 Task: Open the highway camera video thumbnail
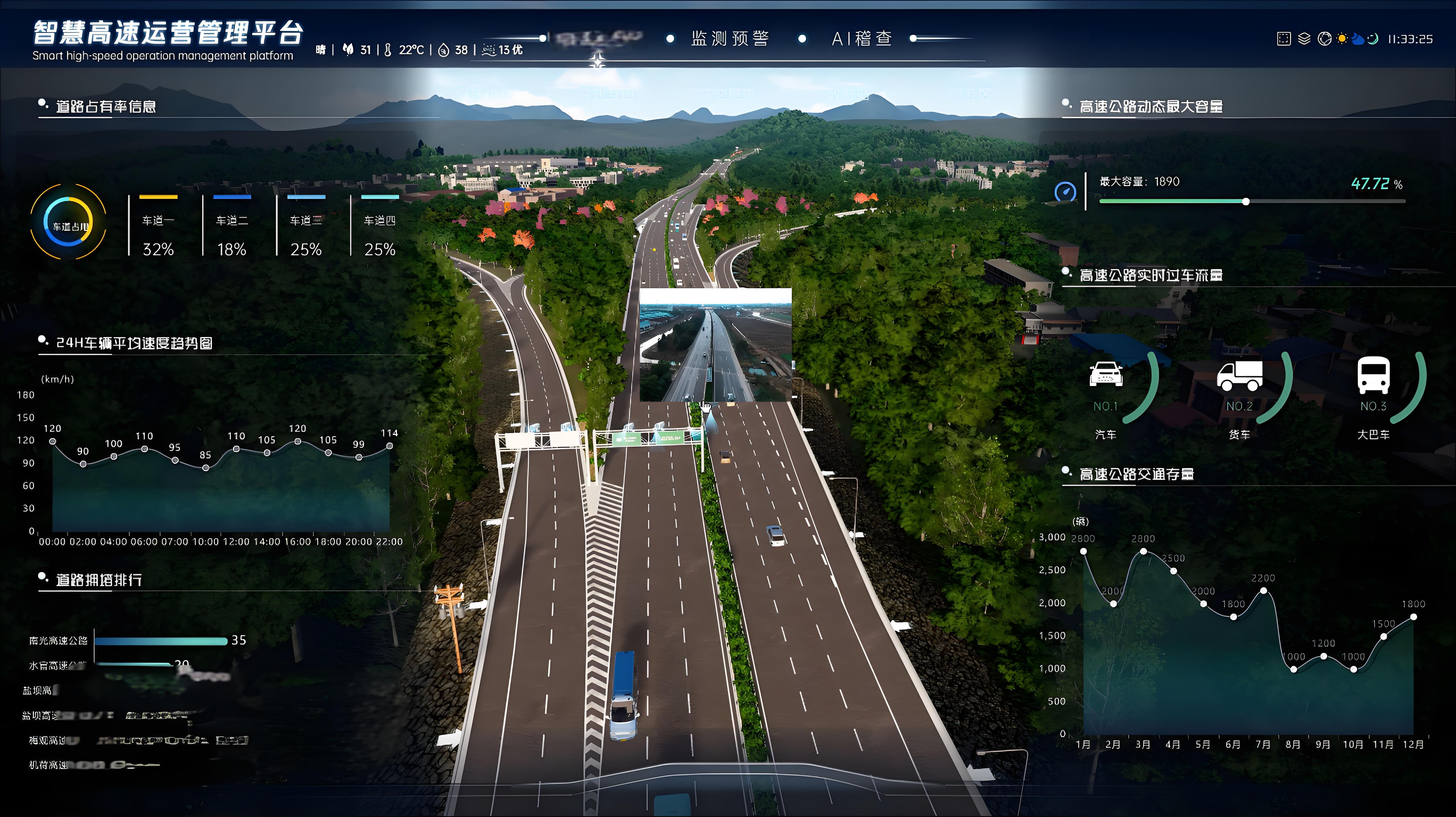[715, 345]
